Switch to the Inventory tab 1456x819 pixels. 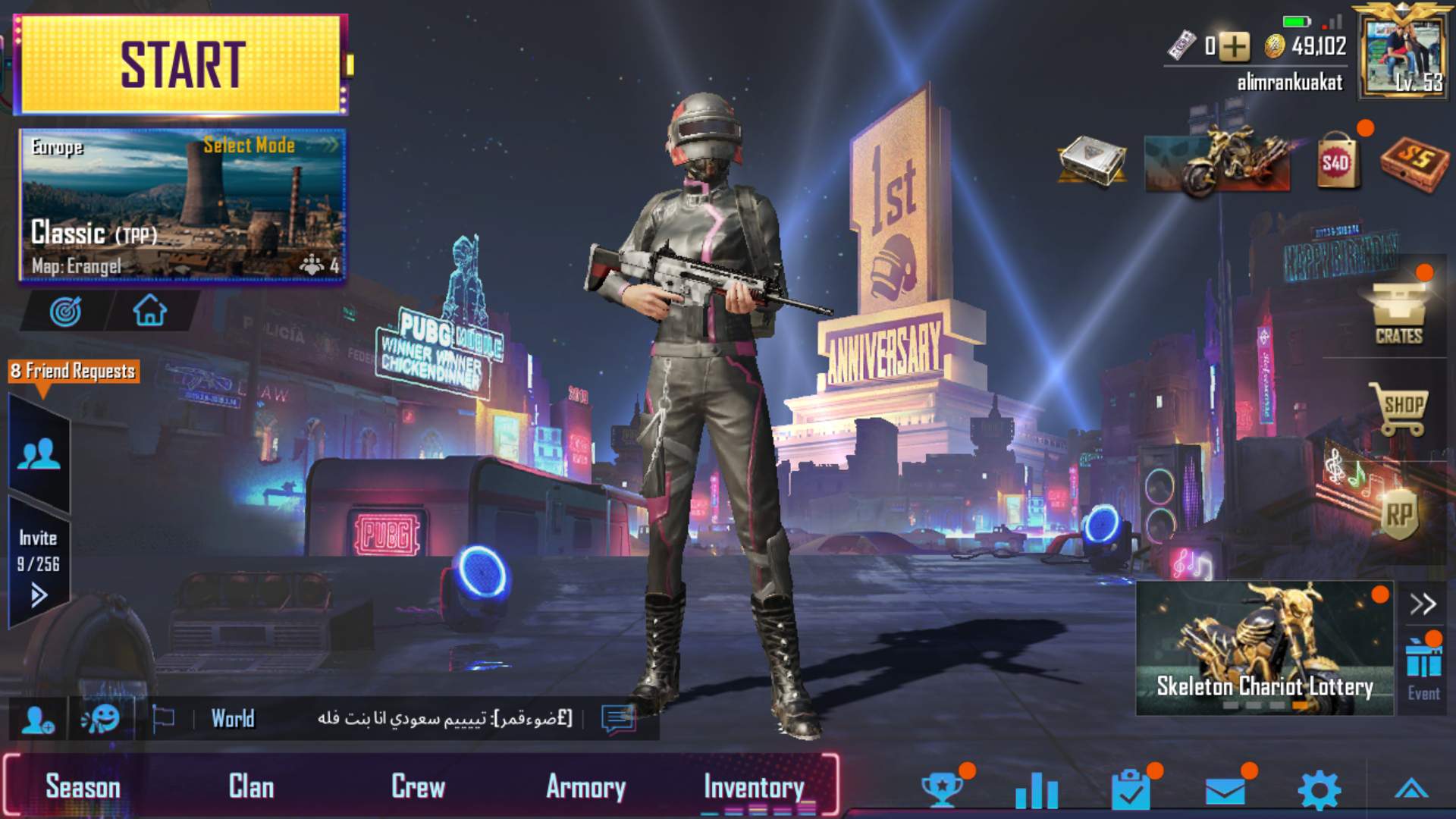pos(752,786)
